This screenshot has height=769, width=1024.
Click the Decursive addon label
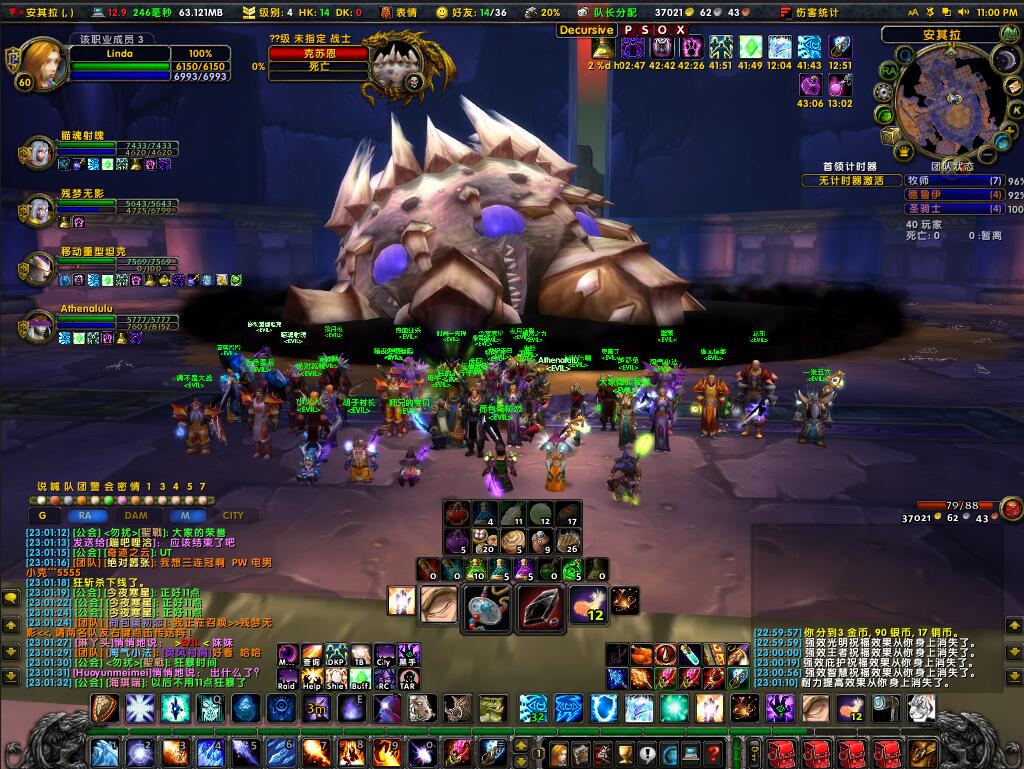point(586,30)
